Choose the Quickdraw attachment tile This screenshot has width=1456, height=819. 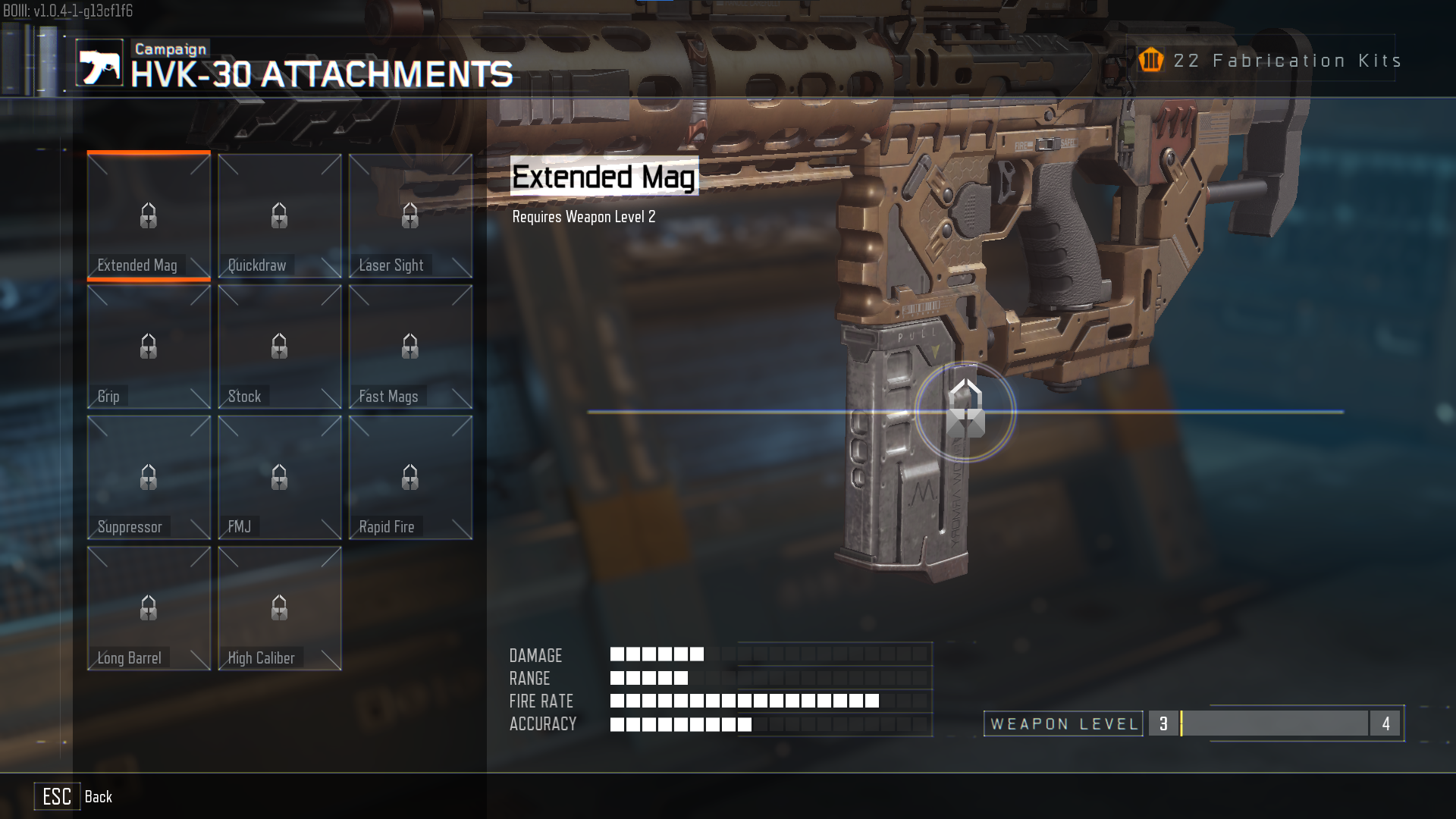coord(279,216)
